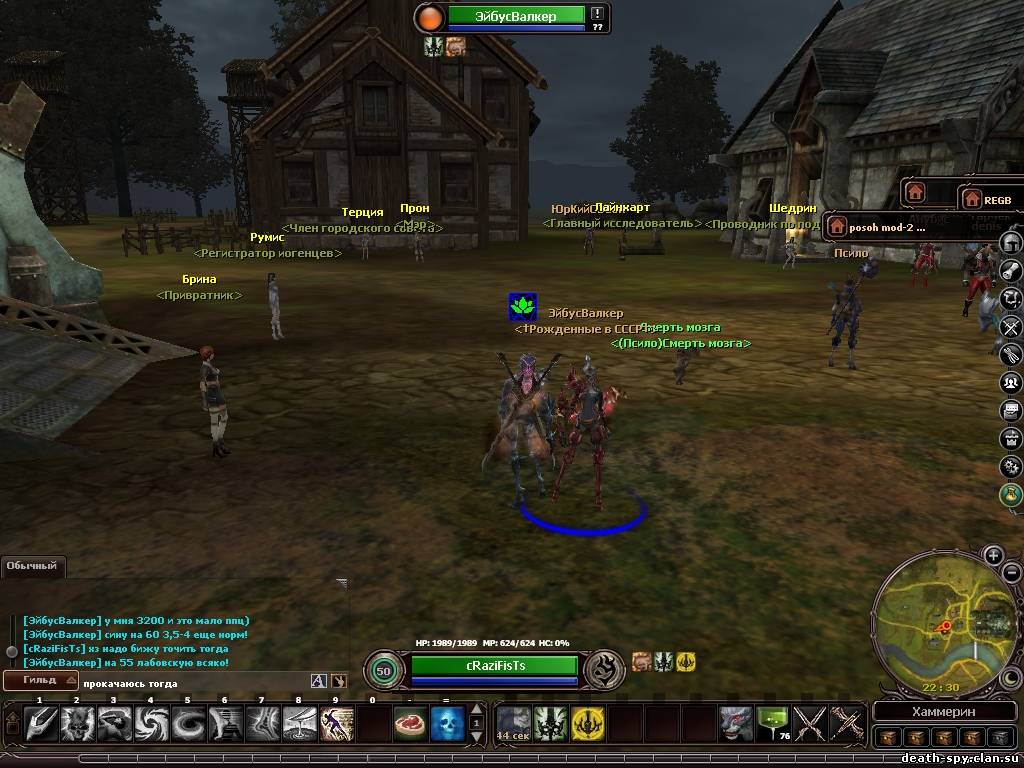The height and width of the screenshot is (768, 1024).
Task: Use the green potion with count 76
Action: [773, 723]
